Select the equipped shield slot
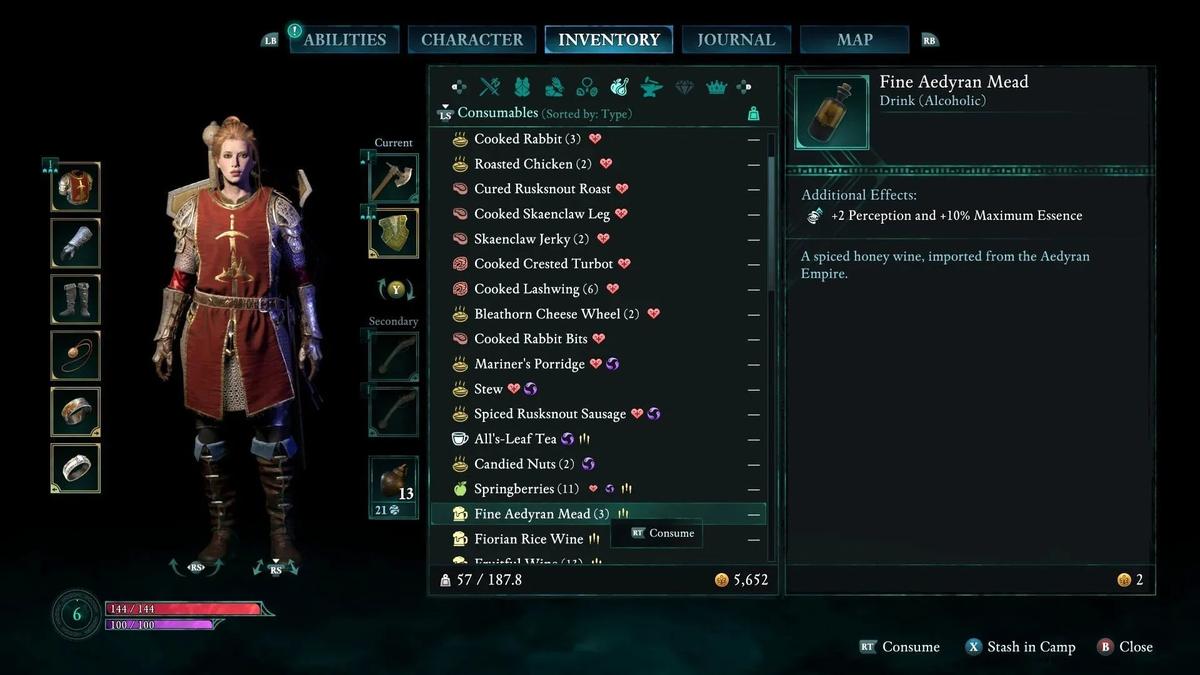Image resolution: width=1200 pixels, height=675 pixels. (x=393, y=234)
